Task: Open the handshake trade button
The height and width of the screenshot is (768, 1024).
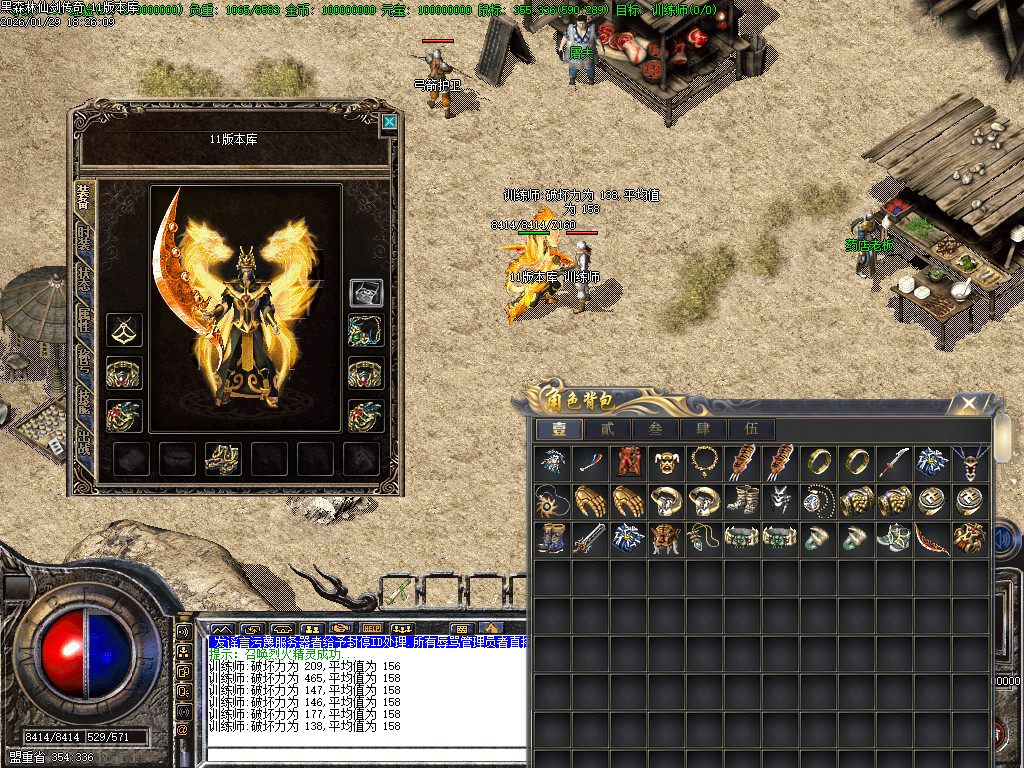Action: (x=340, y=630)
